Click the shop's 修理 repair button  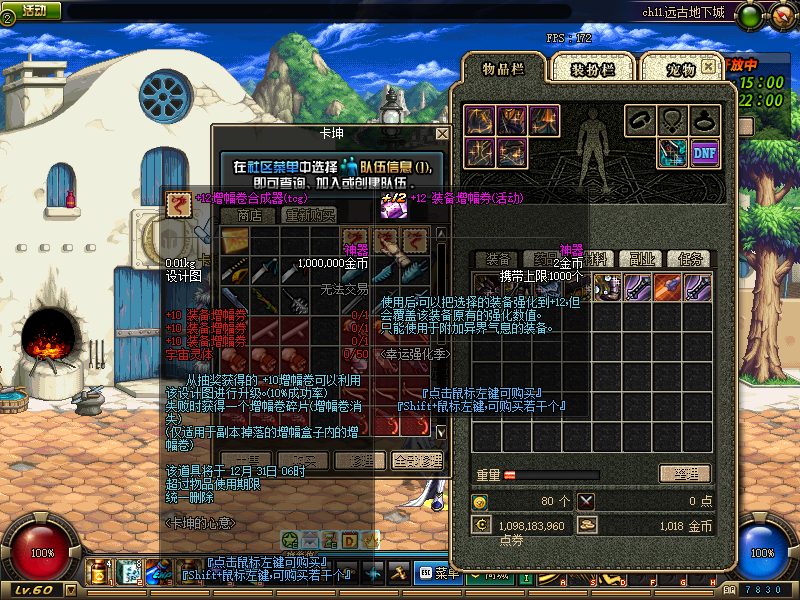(x=360, y=461)
